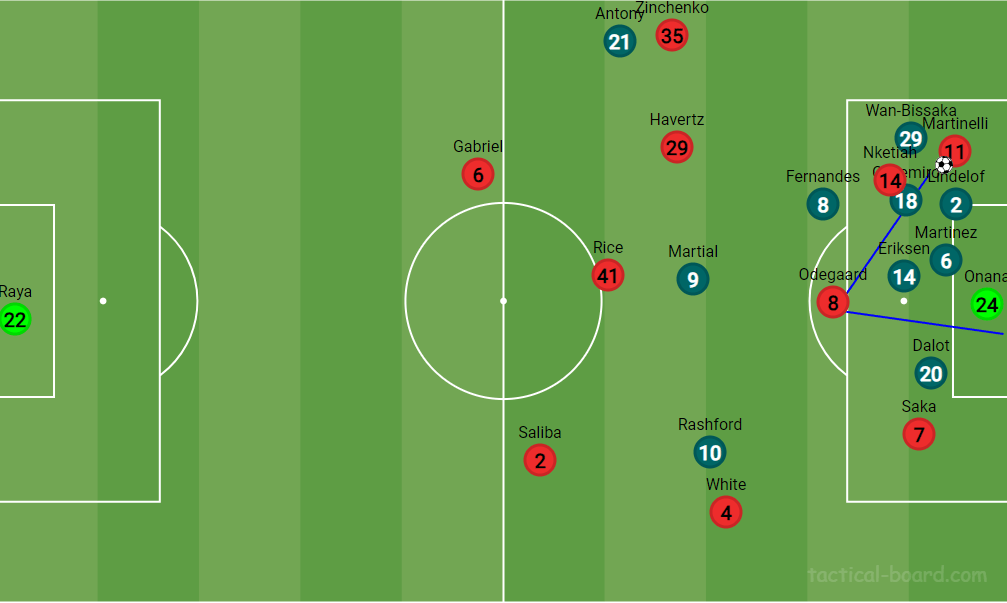Image resolution: width=1007 pixels, height=603 pixels.
Task: Click goalkeeper Onana's number 24 marker
Action: [x=987, y=304]
